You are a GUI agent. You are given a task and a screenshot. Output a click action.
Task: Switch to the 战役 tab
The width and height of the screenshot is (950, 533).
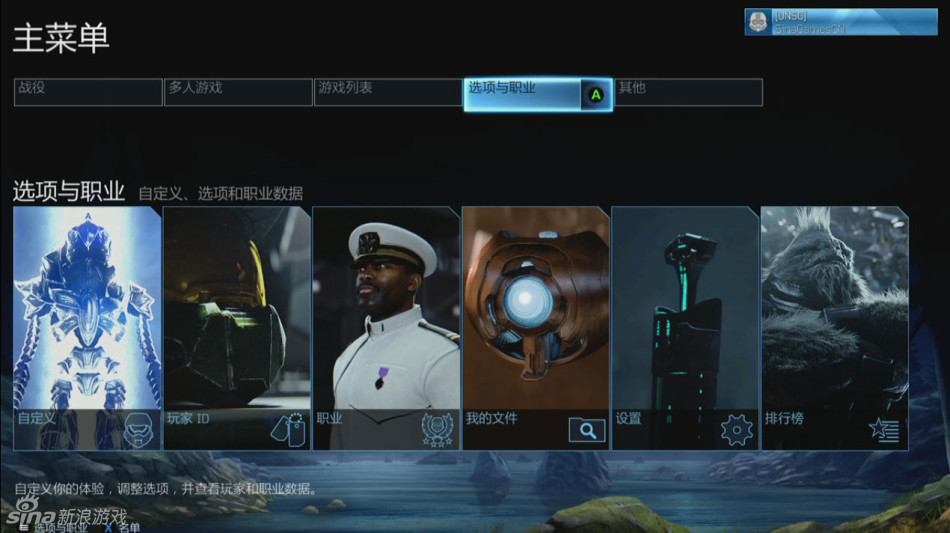(x=88, y=92)
